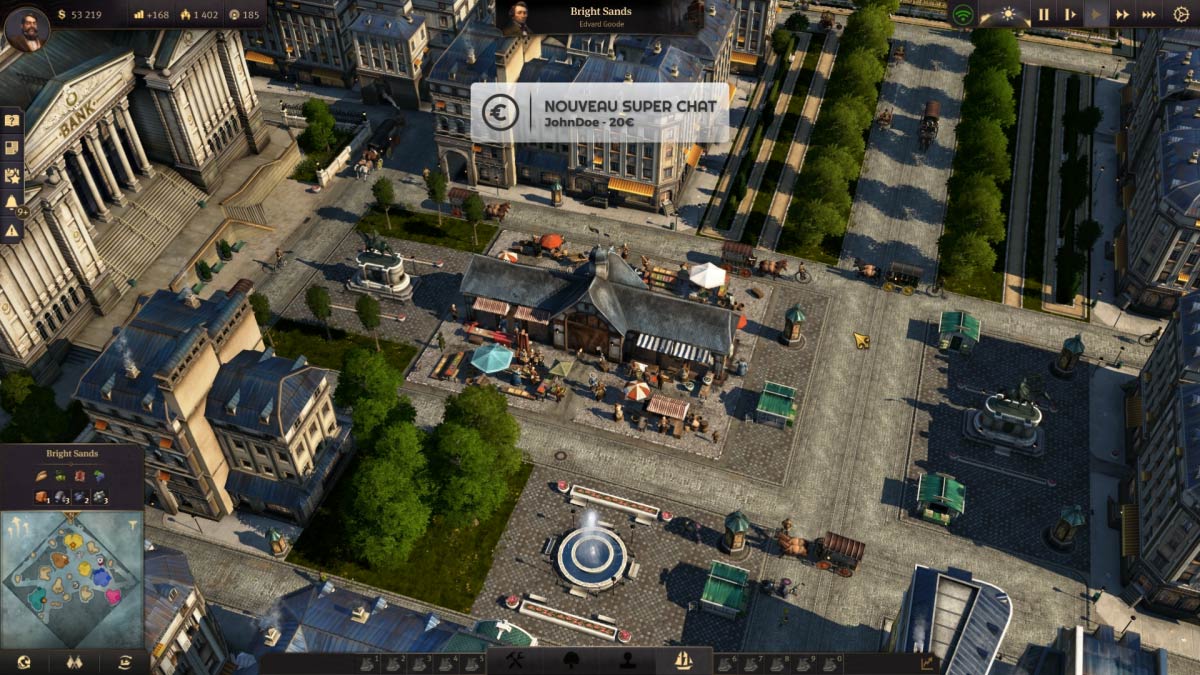Open the question mark help button
This screenshot has width=1200, height=675.
point(12,120)
